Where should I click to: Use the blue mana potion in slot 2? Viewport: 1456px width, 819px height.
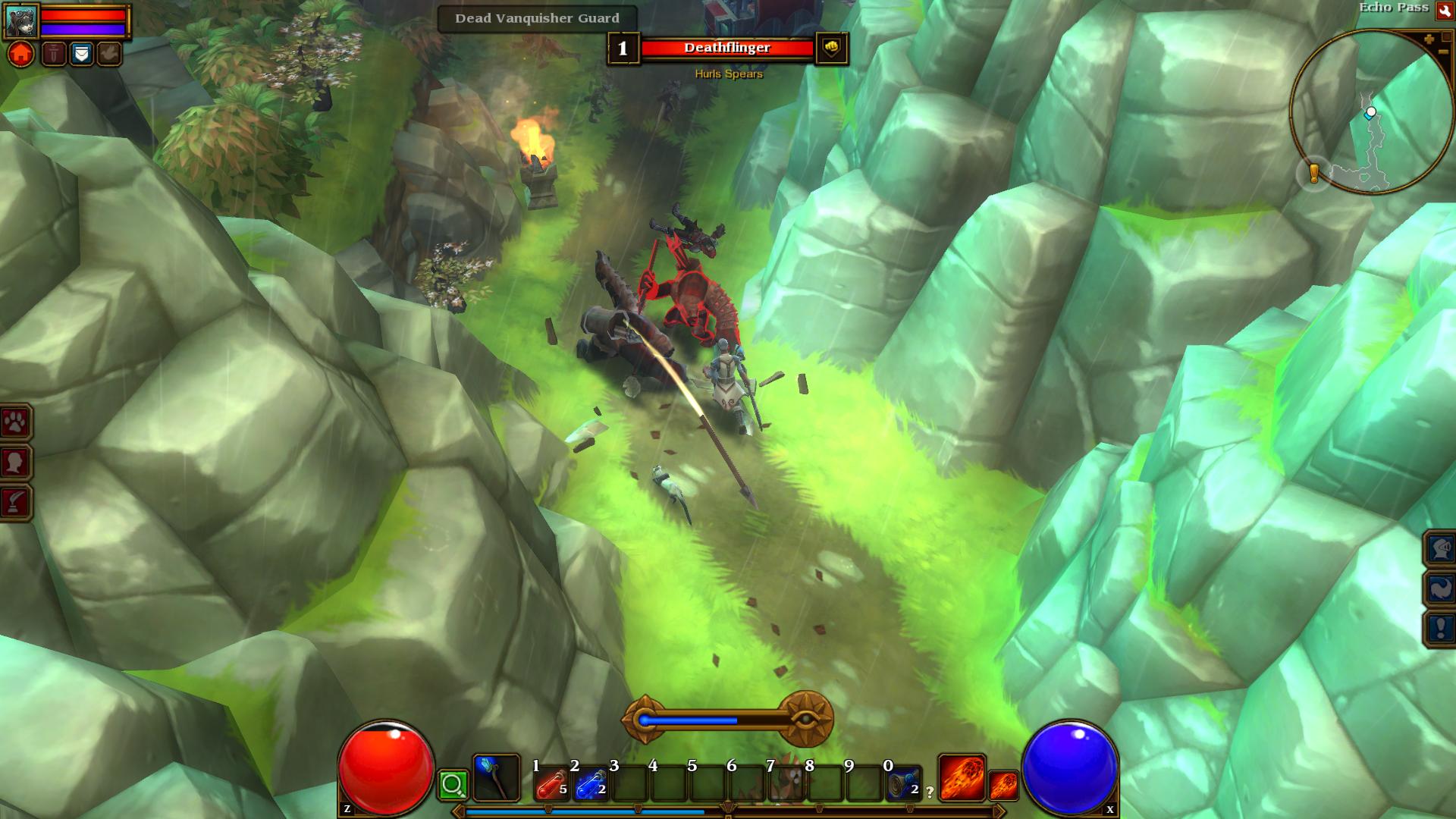point(591,783)
